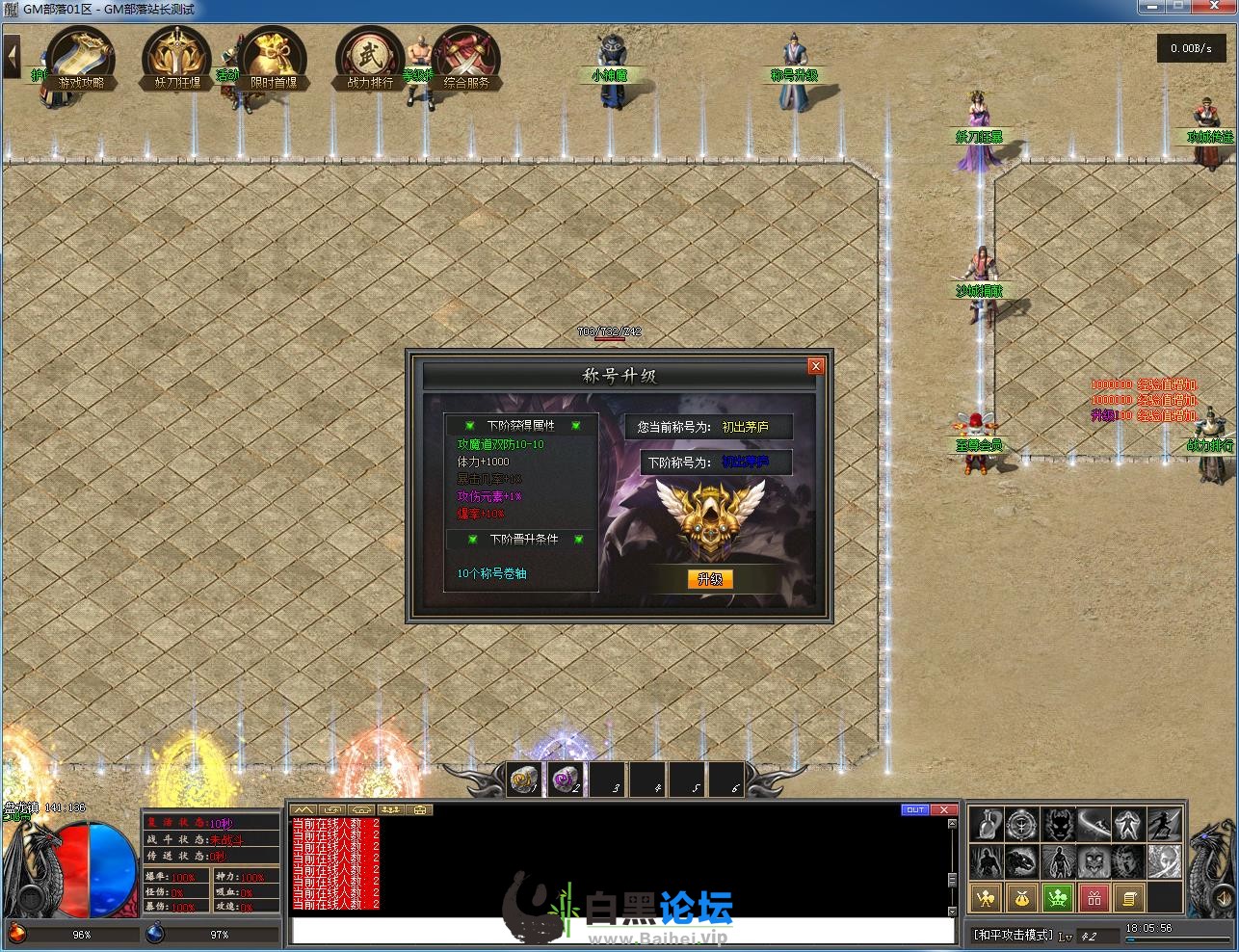The image size is (1239, 952).
Task: Click the chat text input field
Action: pos(617,932)
